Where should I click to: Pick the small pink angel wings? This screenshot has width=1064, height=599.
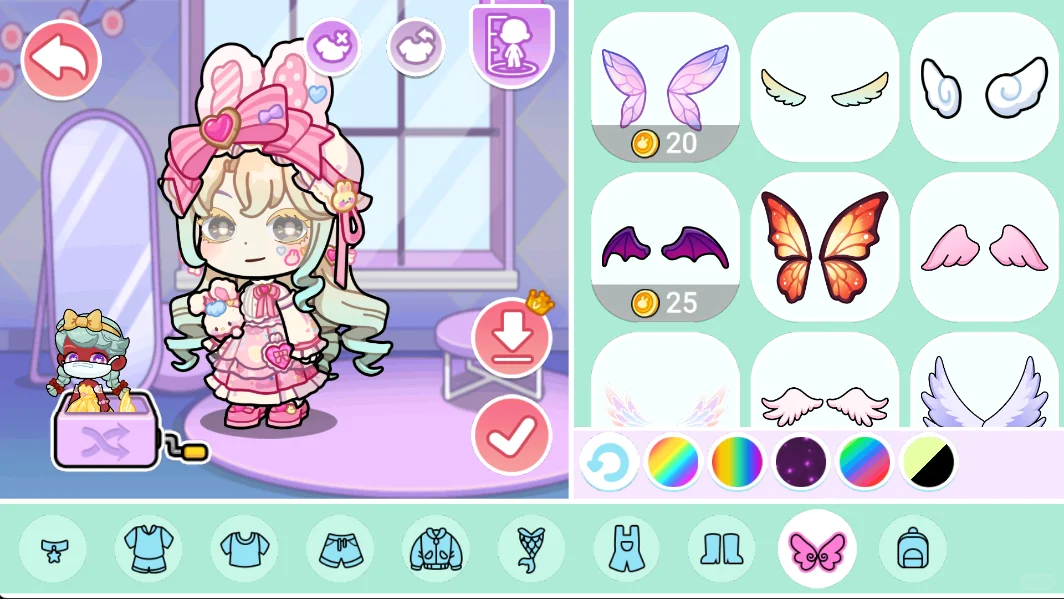coord(984,247)
